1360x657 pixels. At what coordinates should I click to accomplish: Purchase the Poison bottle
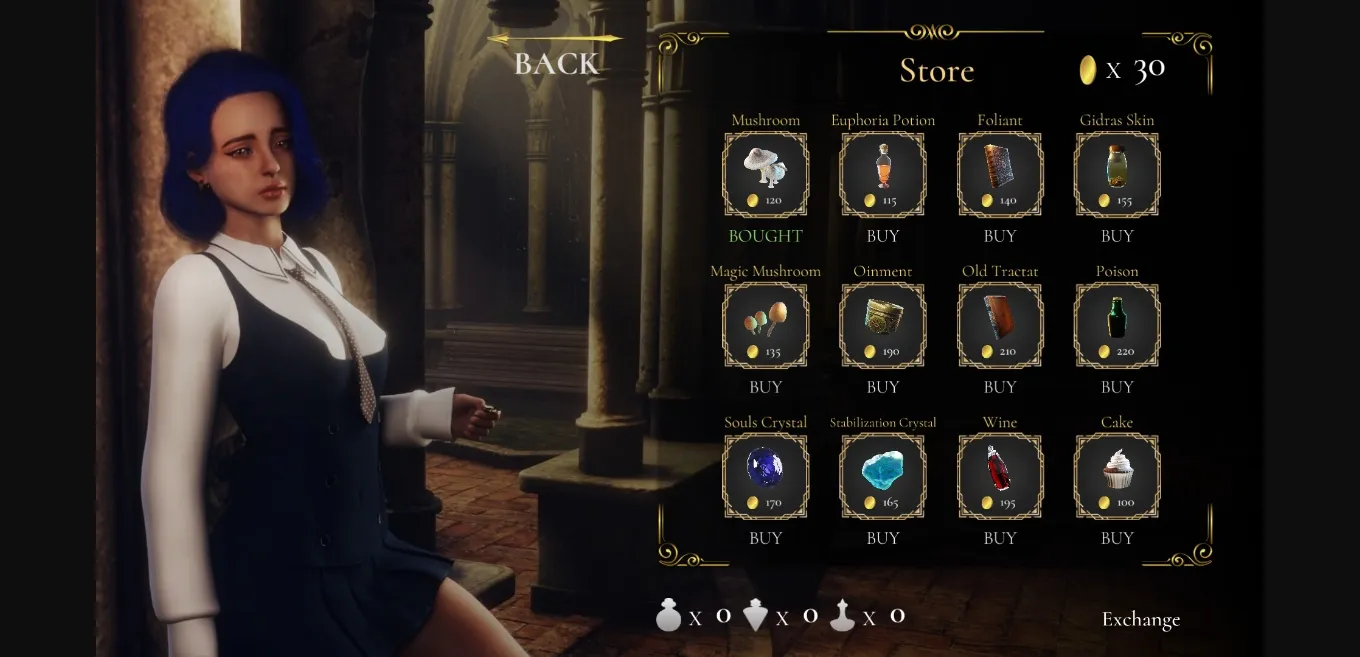1117,387
